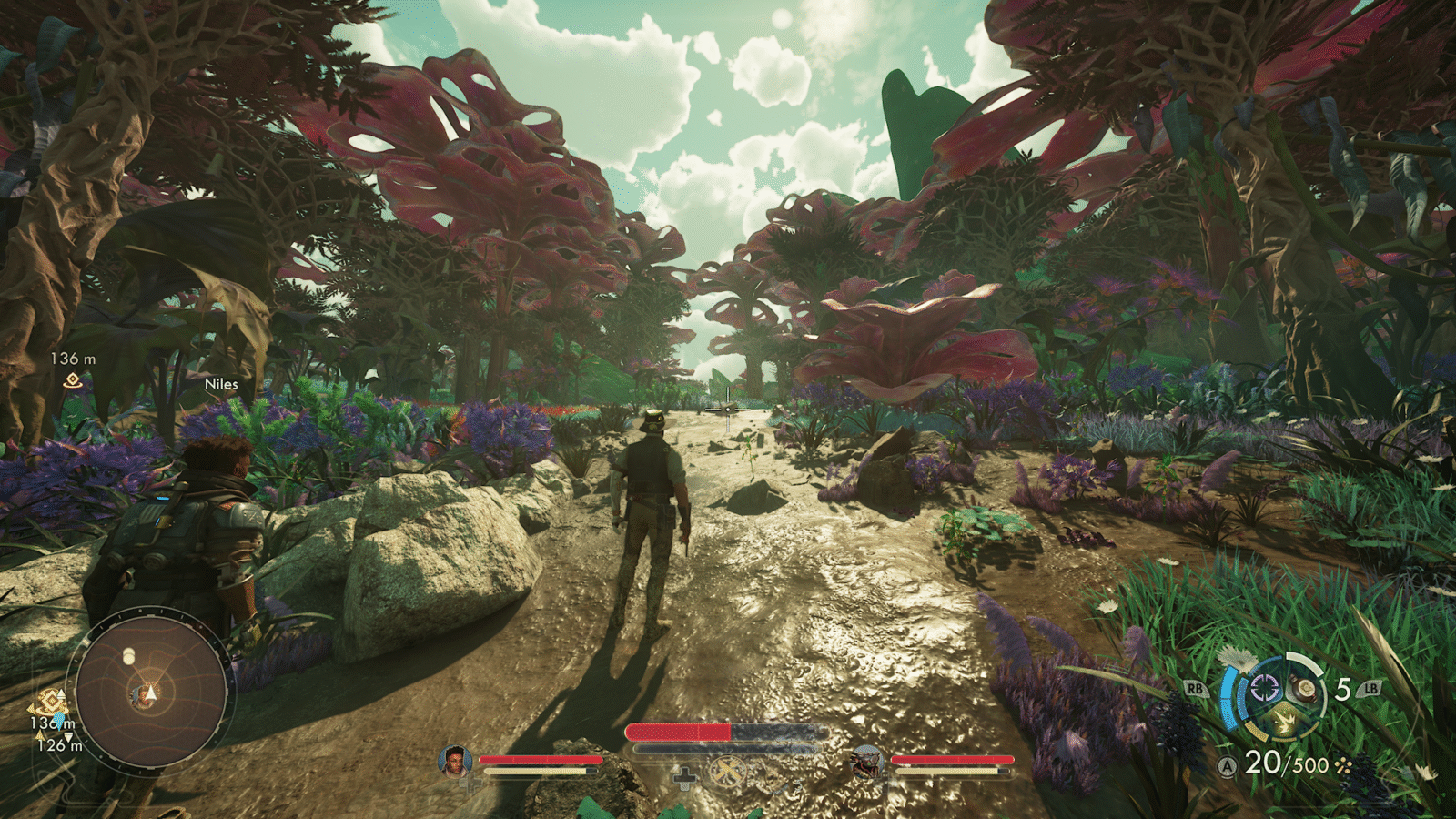The image size is (1456, 819).
Task: Click the ammo cluster icon beside 500
Action: (x=1343, y=765)
